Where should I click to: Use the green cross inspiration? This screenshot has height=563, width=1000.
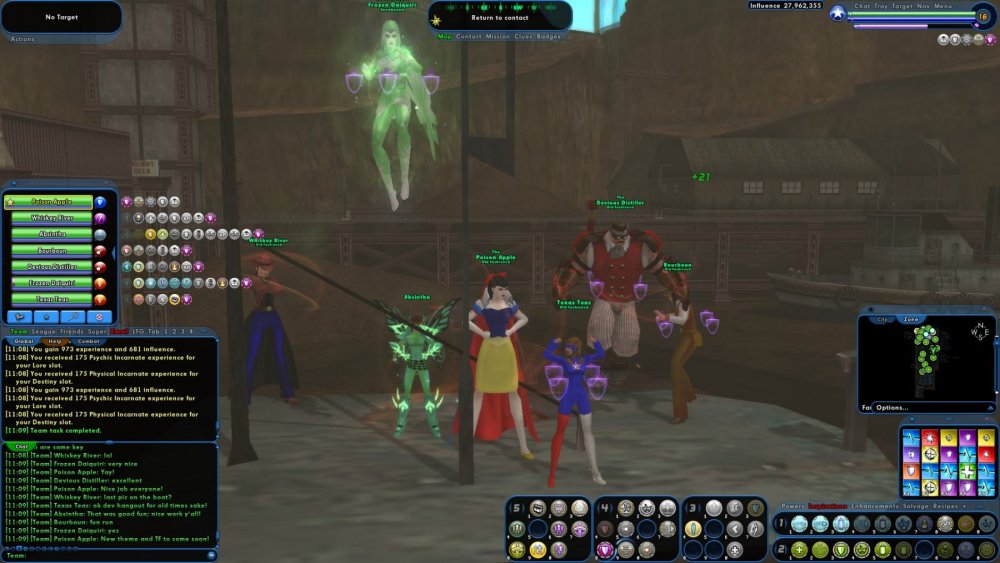tap(967, 470)
